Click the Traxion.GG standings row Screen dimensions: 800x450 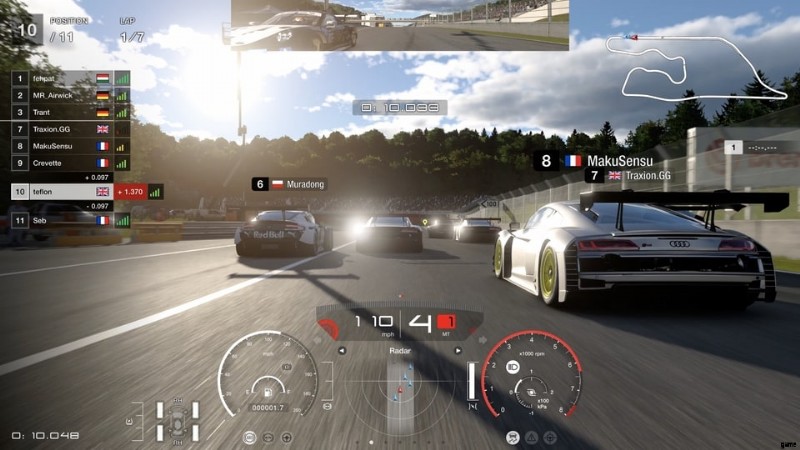[60, 129]
